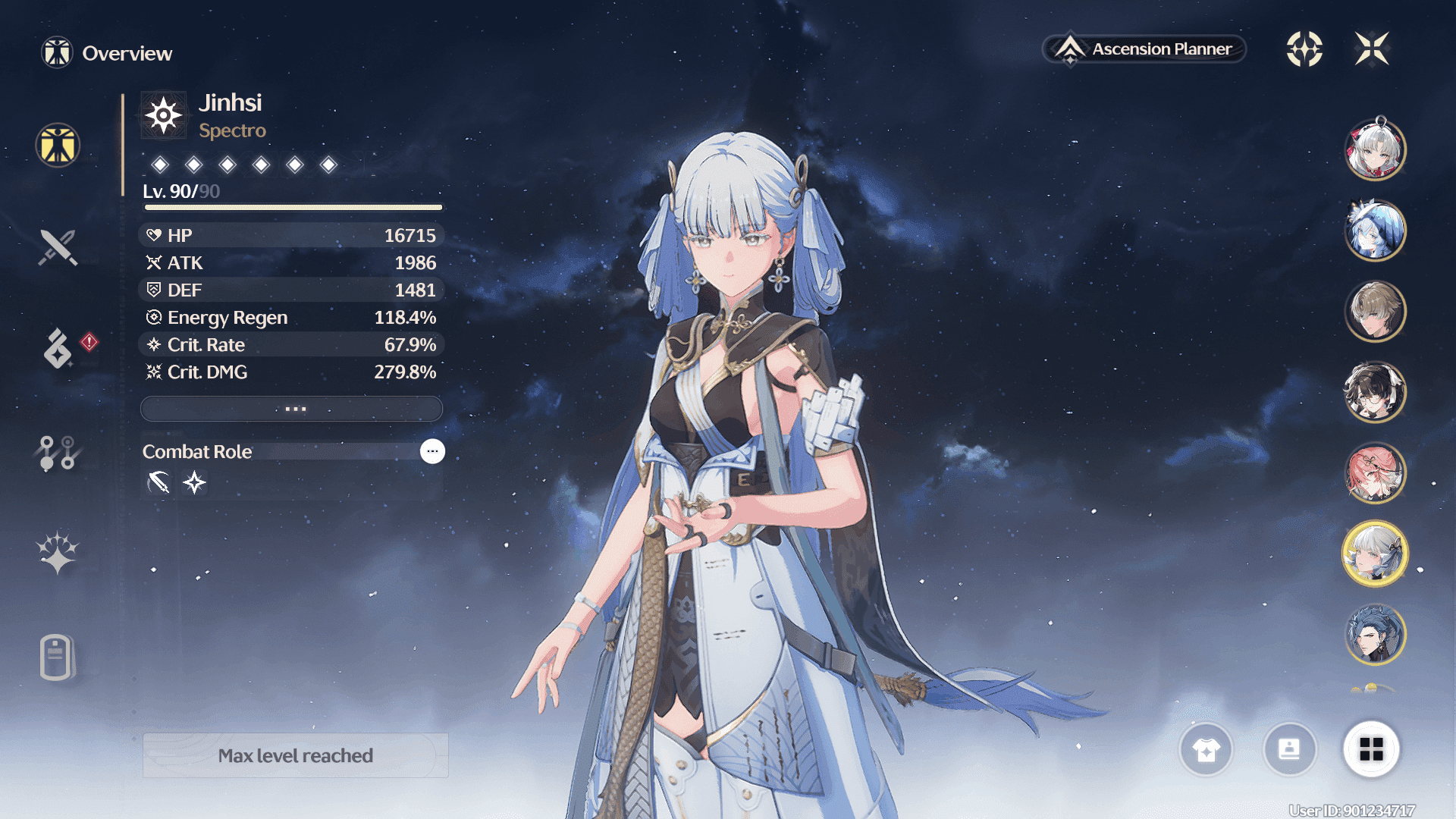Show Combat Role details via round button
Image resolution: width=1456 pixels, height=819 pixels.
(x=432, y=451)
